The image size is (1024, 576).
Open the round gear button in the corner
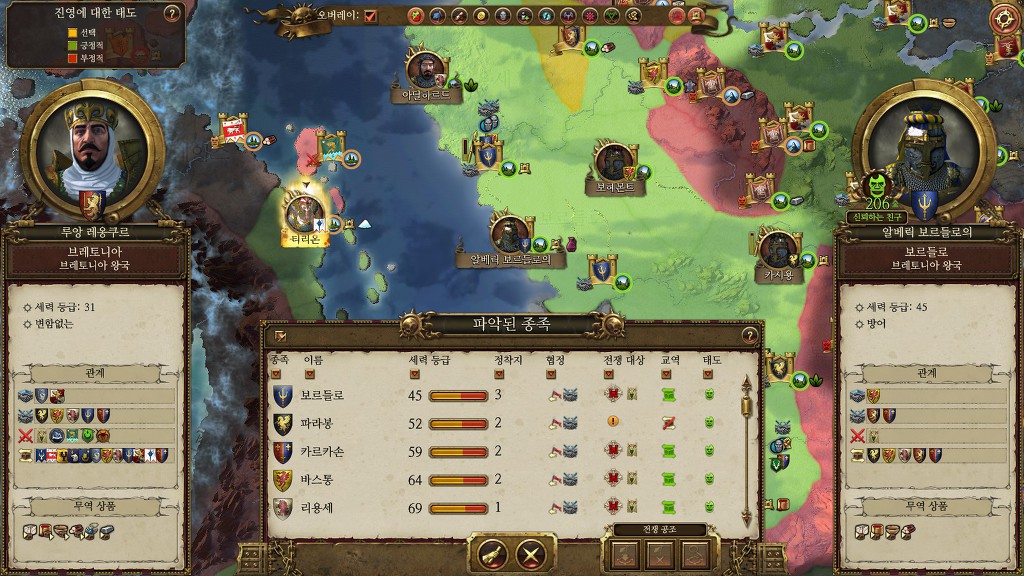(1006, 18)
